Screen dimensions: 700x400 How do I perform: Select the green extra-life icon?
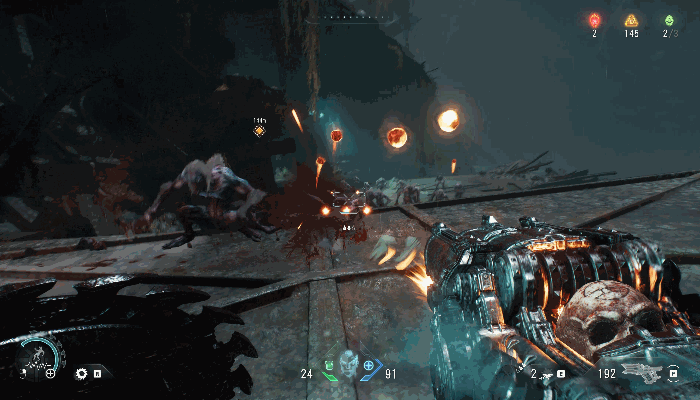pyautogui.click(x=668, y=20)
